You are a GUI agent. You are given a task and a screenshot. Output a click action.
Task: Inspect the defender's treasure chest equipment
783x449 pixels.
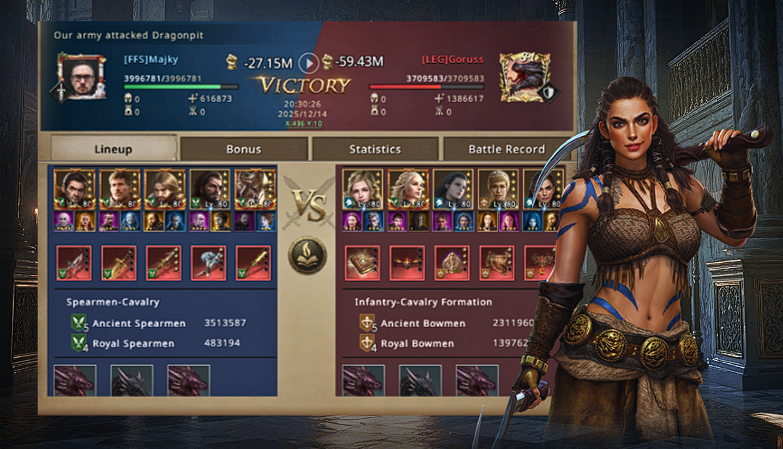[x=497, y=262]
